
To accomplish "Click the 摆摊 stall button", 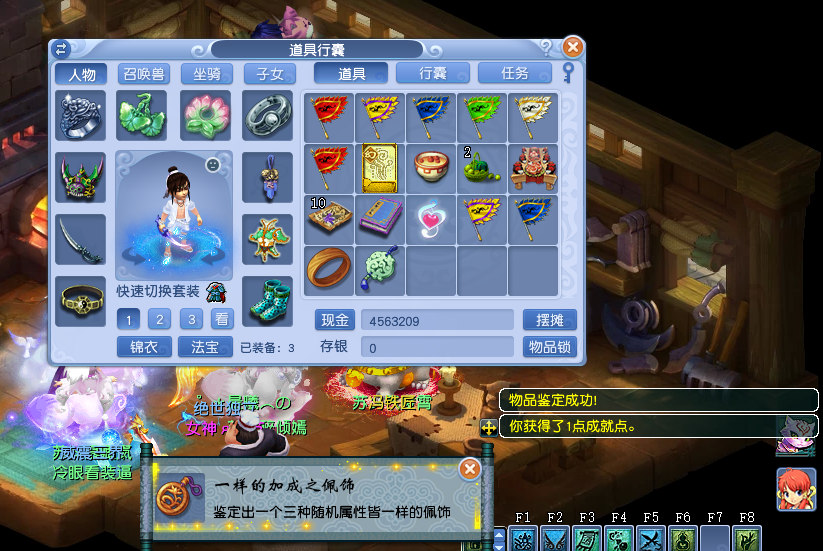I will [549, 320].
